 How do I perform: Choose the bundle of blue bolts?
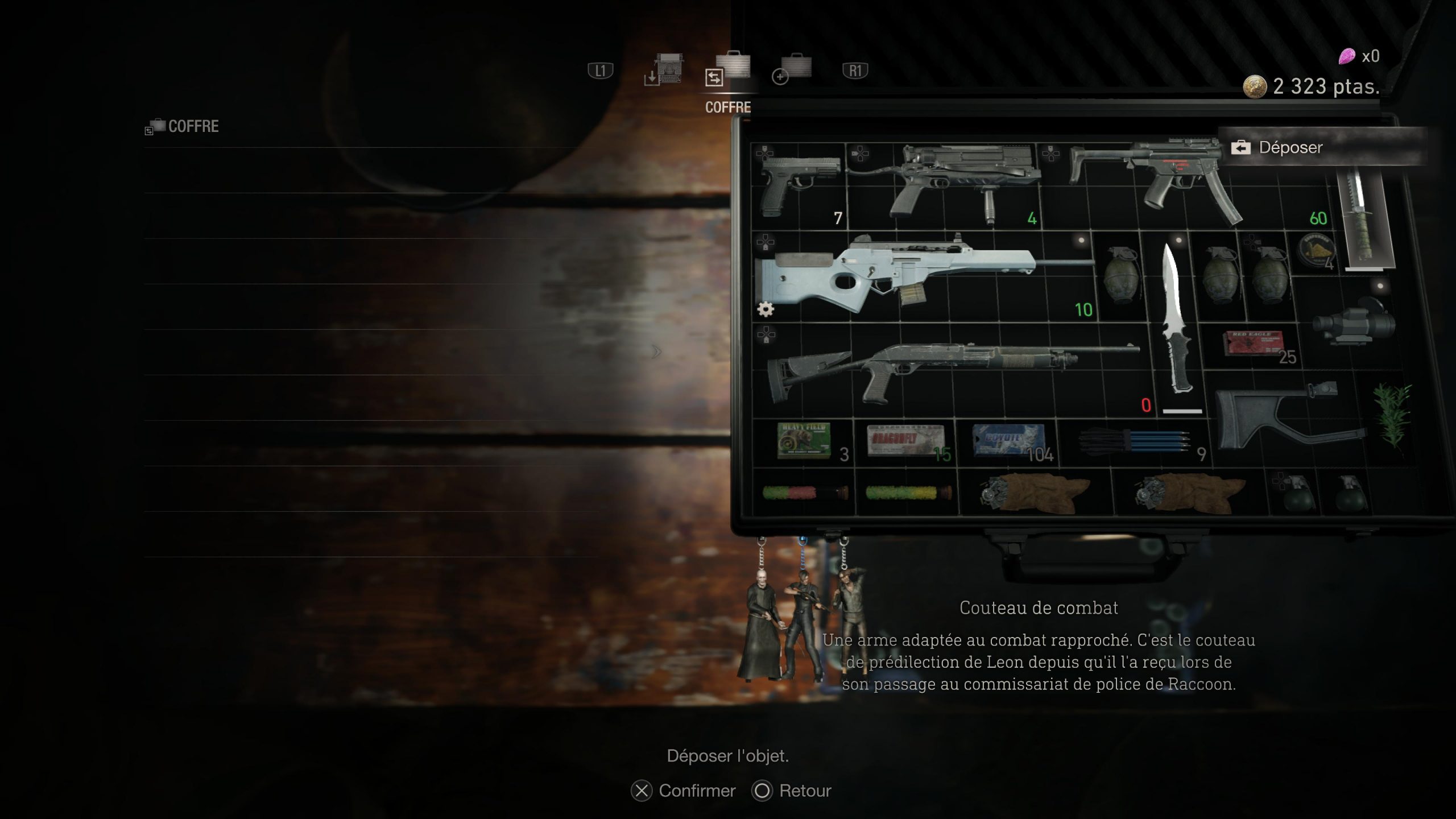1134,440
